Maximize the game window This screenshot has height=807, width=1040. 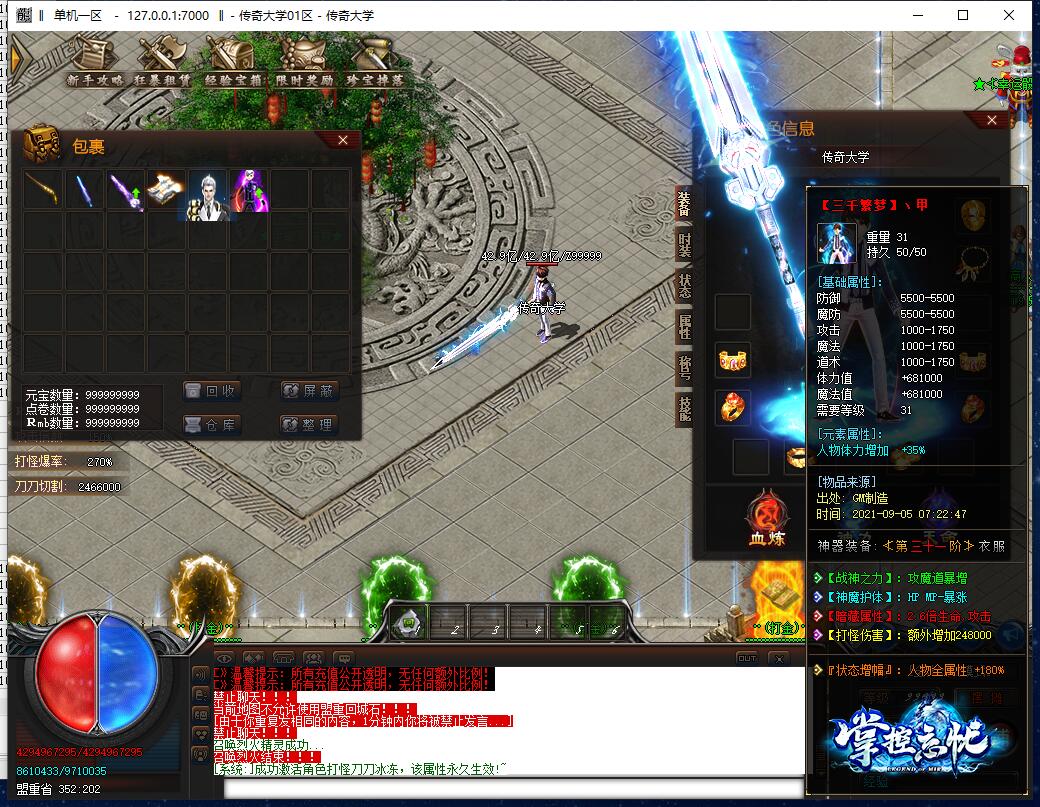pos(963,16)
